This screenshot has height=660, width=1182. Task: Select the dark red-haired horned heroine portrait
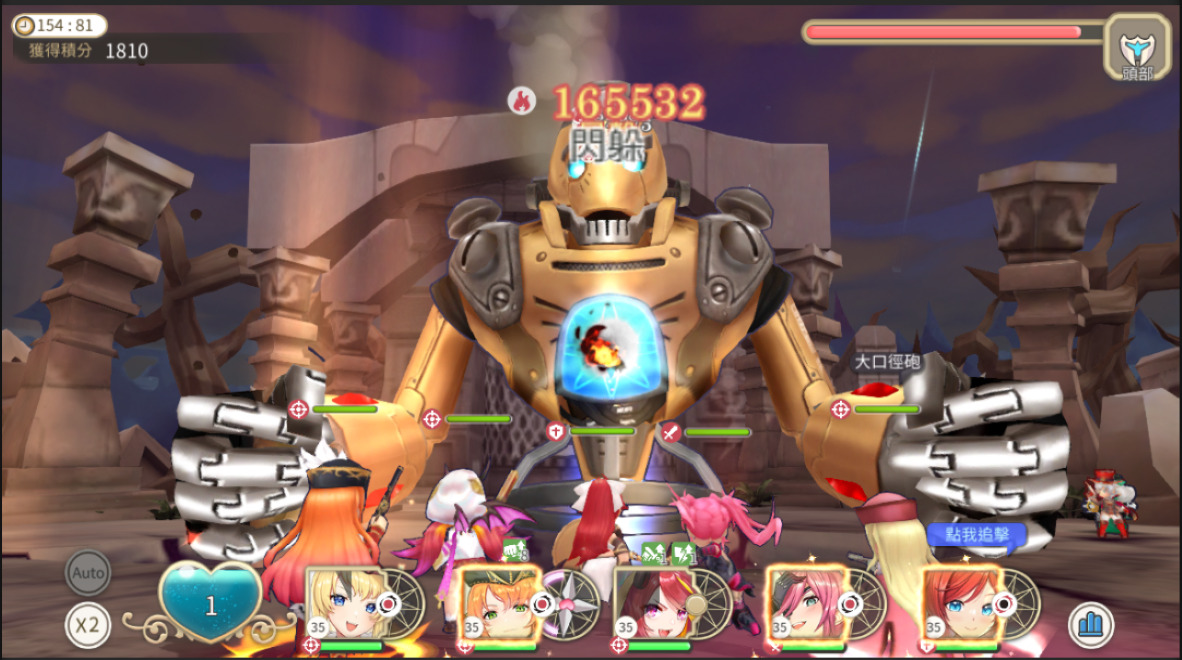653,603
